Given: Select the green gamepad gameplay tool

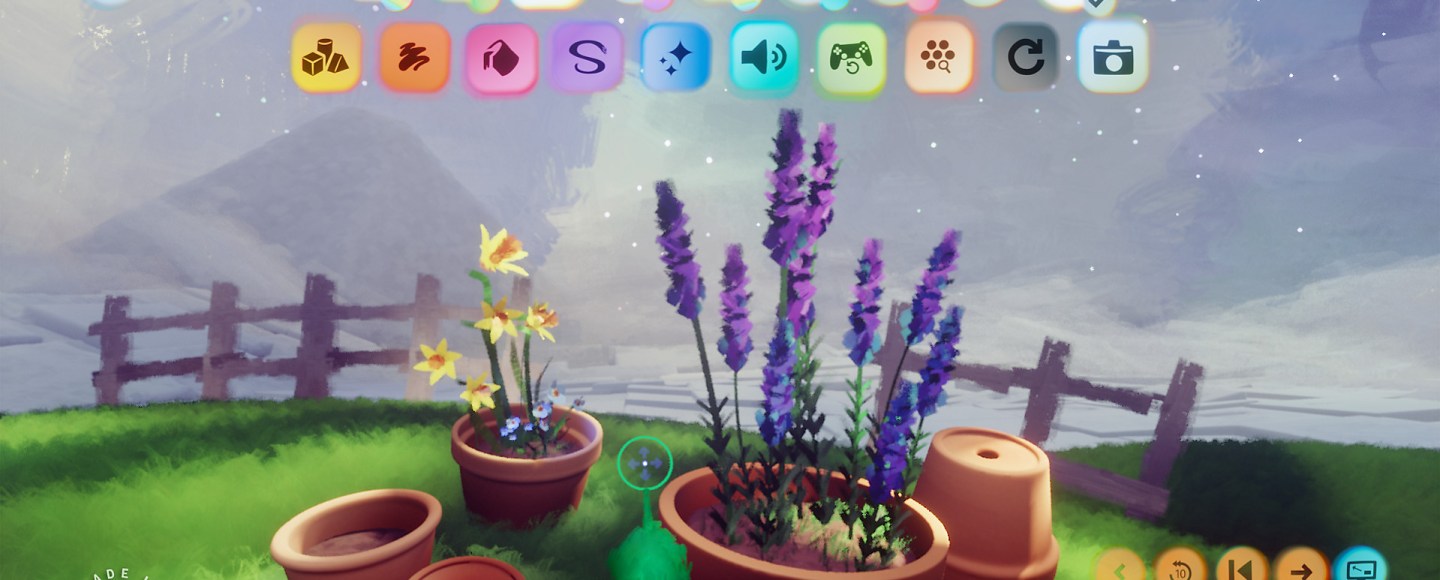Looking at the screenshot, I should pyautogui.click(x=851, y=58).
